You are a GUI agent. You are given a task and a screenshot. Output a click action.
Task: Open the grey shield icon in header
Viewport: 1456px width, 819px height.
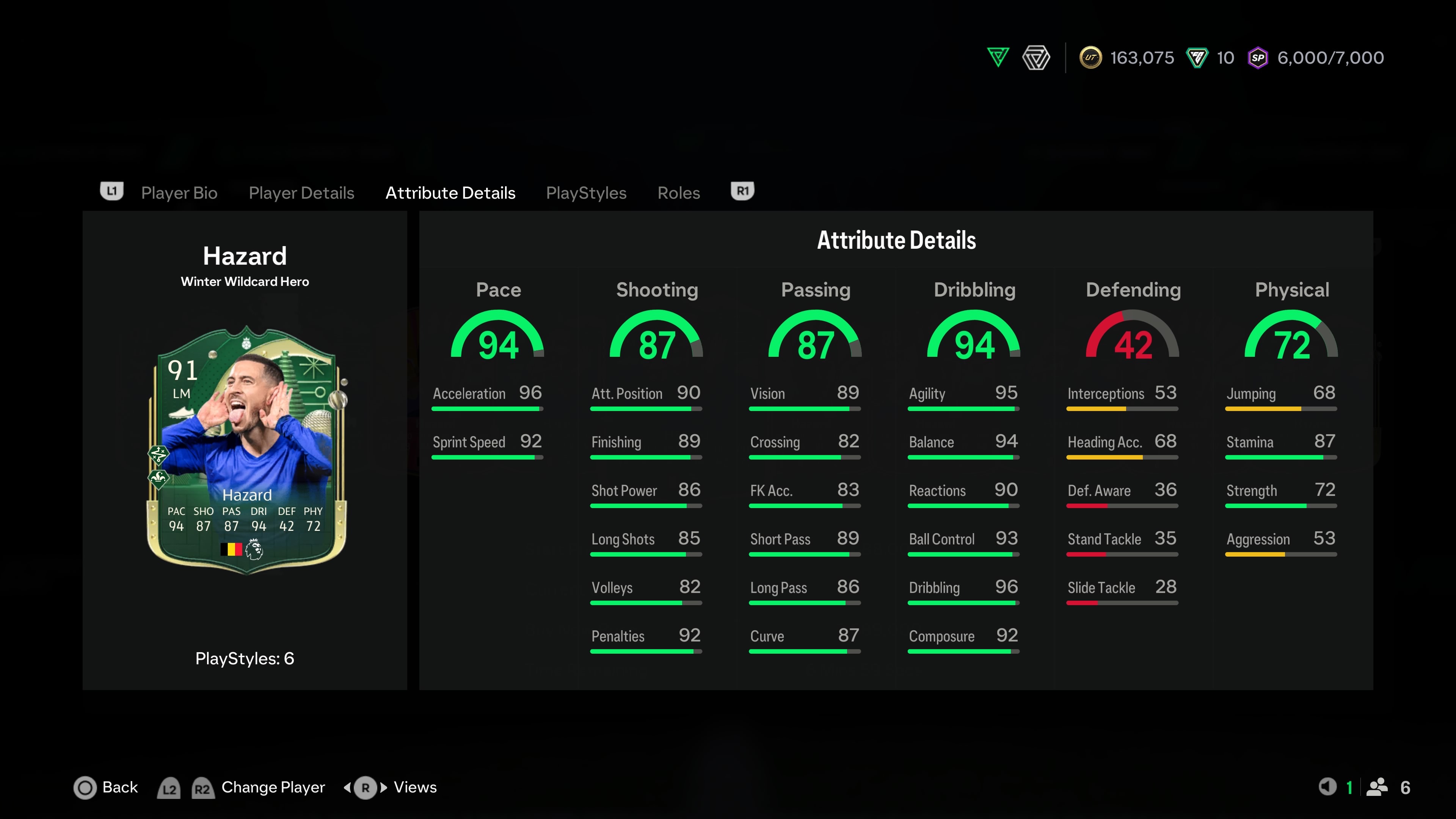tap(1036, 58)
